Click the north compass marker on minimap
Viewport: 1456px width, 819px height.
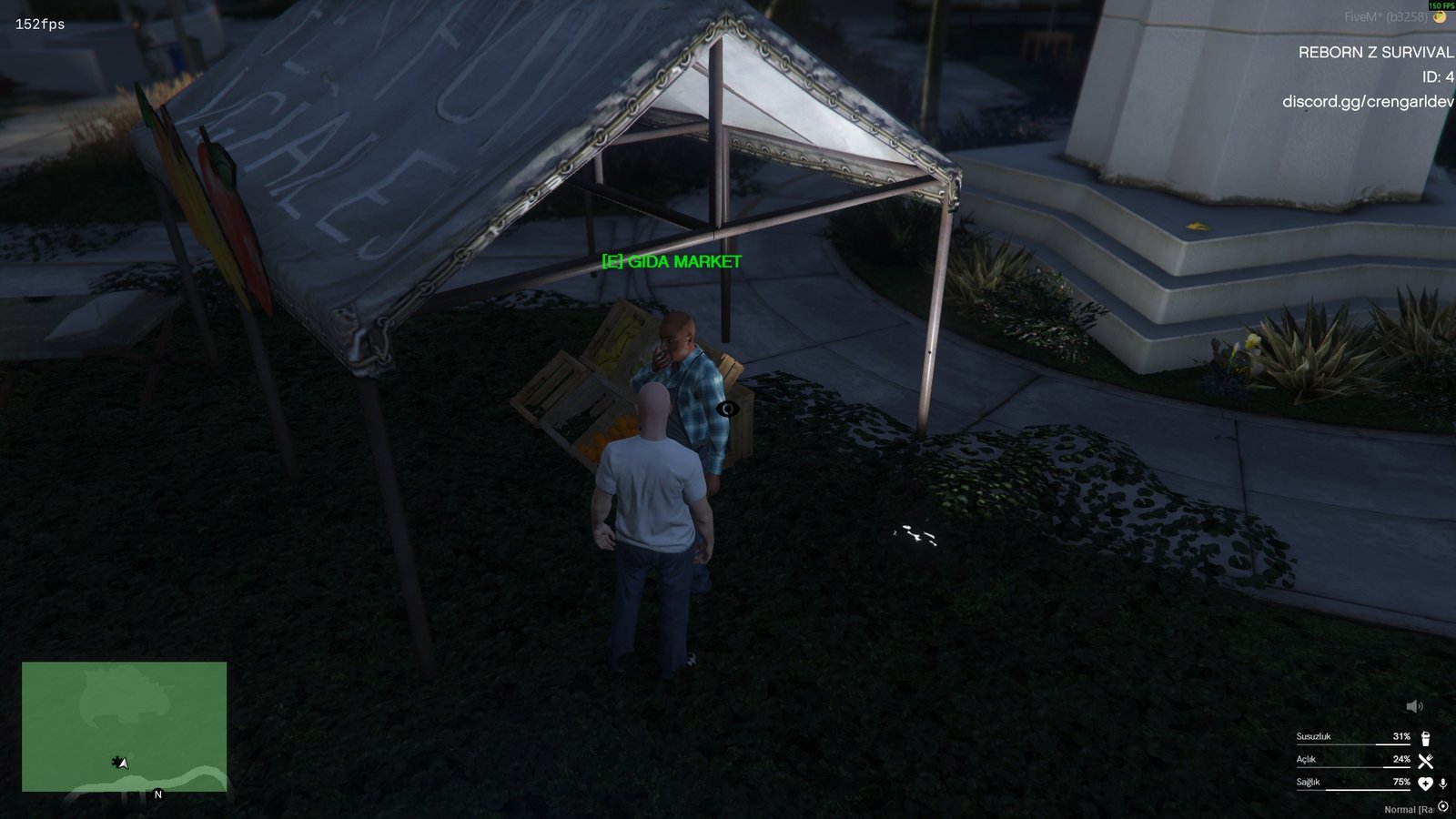click(158, 794)
